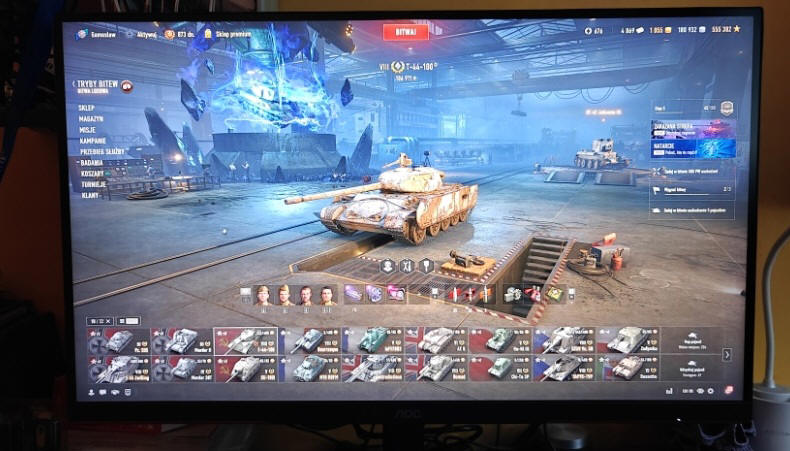Select the first crew member portrait
Image resolution: width=790 pixels, height=451 pixels.
pos(262,295)
